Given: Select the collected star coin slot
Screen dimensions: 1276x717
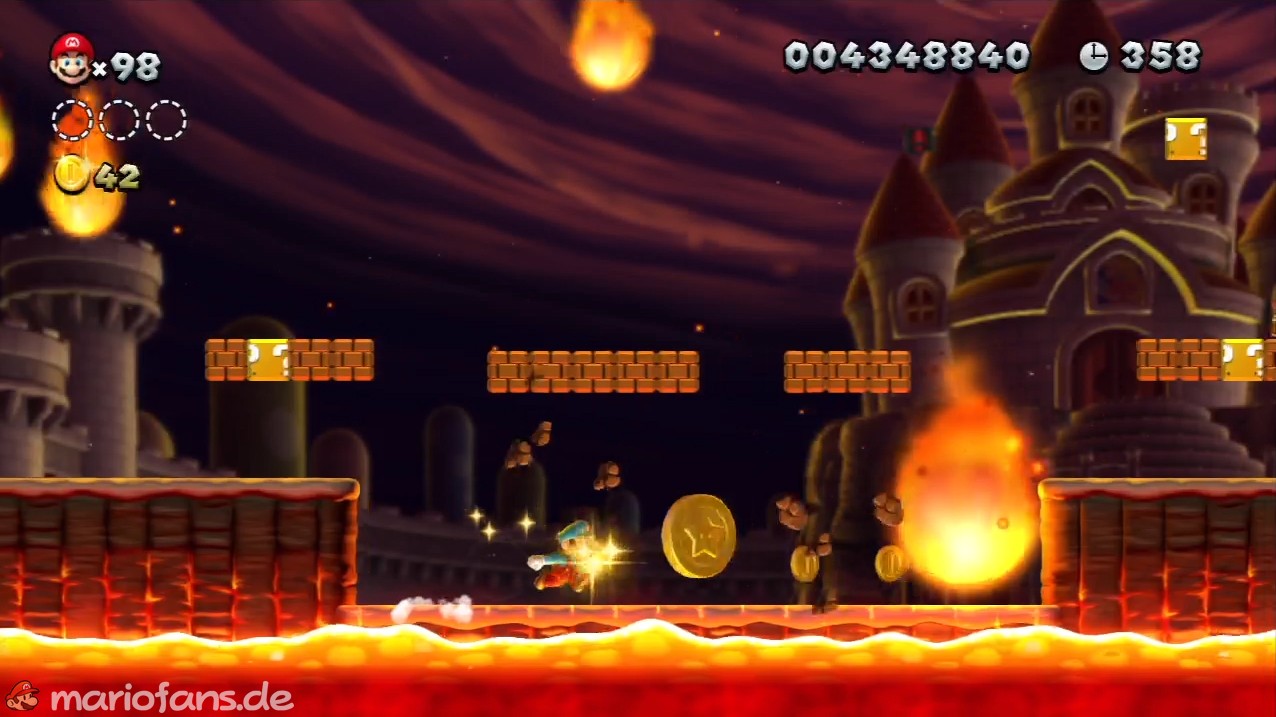Looking at the screenshot, I should click(72, 120).
